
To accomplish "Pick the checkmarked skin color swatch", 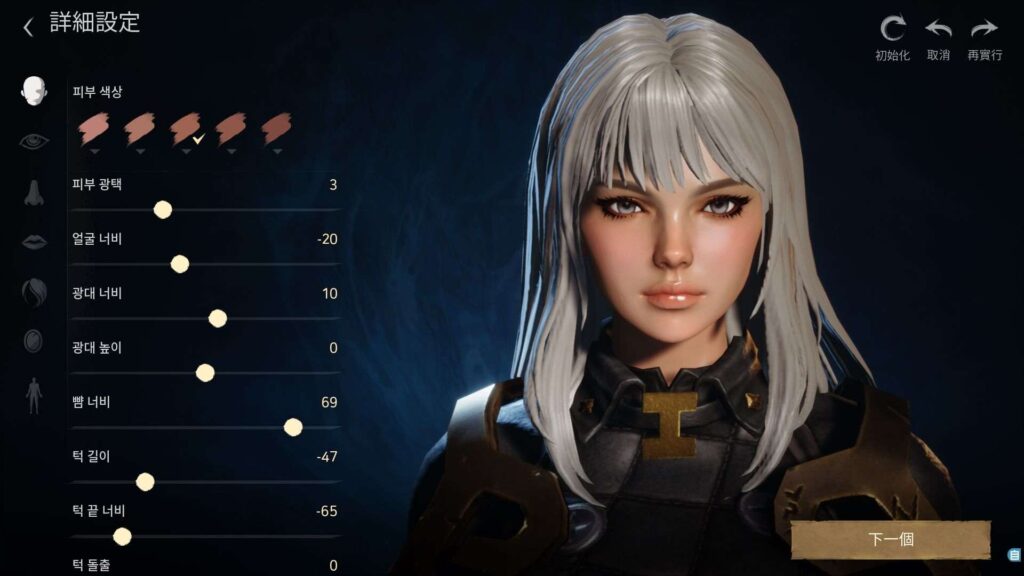I will tap(185, 128).
